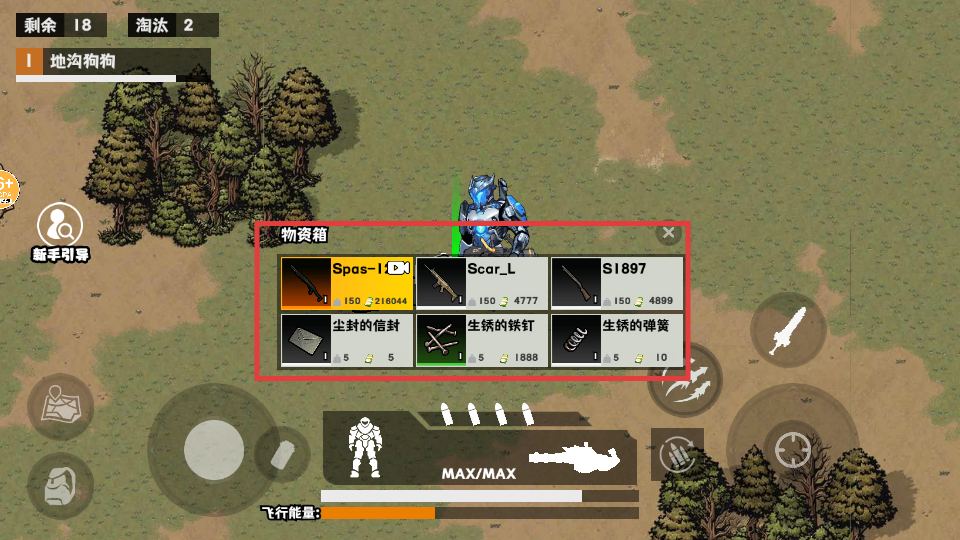Take the 生锈的弹簧 rusty spring
960x540 pixels.
click(x=617, y=341)
